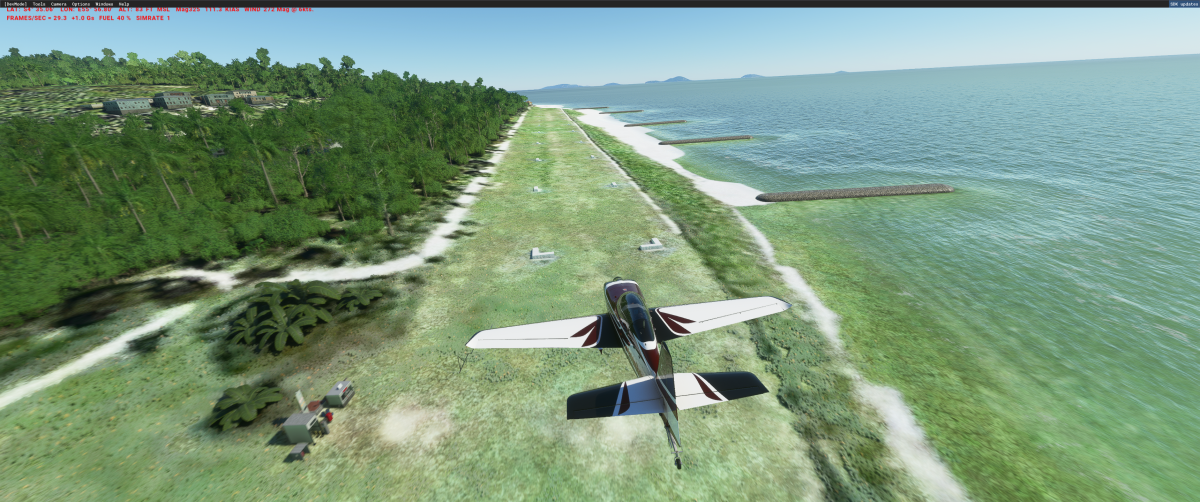Viewport: 1200px width, 502px height.
Task: Open the Camera menu
Action: (x=59, y=4)
